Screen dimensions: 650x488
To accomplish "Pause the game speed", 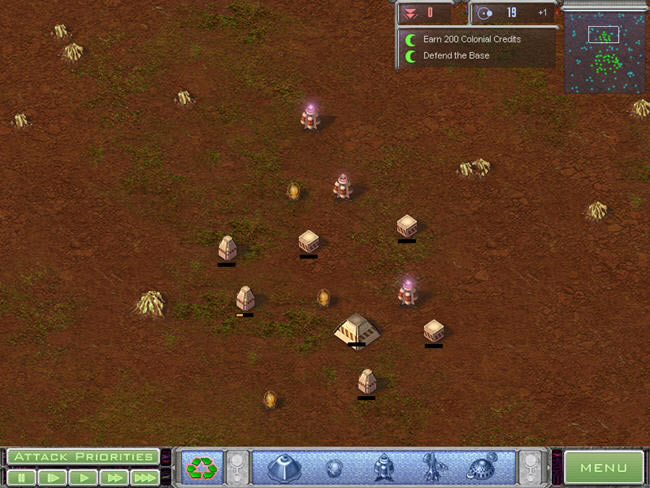I will coord(21,478).
